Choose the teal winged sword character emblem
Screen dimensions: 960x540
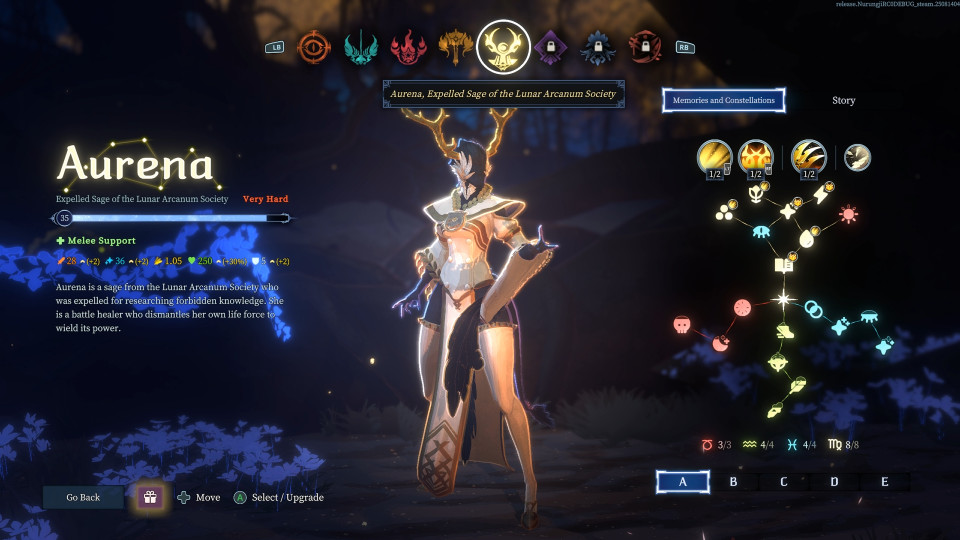[360, 47]
